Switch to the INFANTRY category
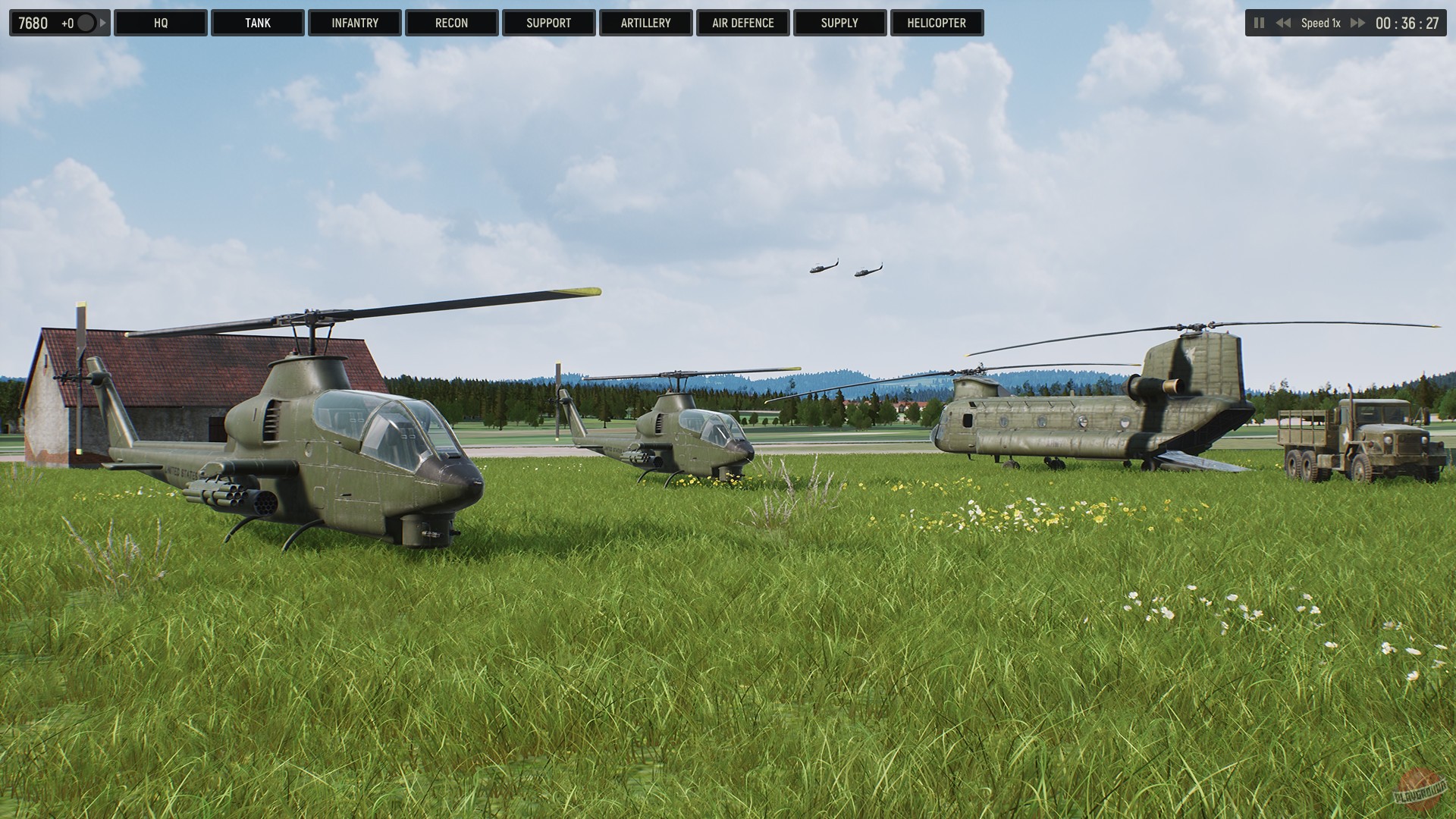The width and height of the screenshot is (1456, 819). tap(355, 23)
